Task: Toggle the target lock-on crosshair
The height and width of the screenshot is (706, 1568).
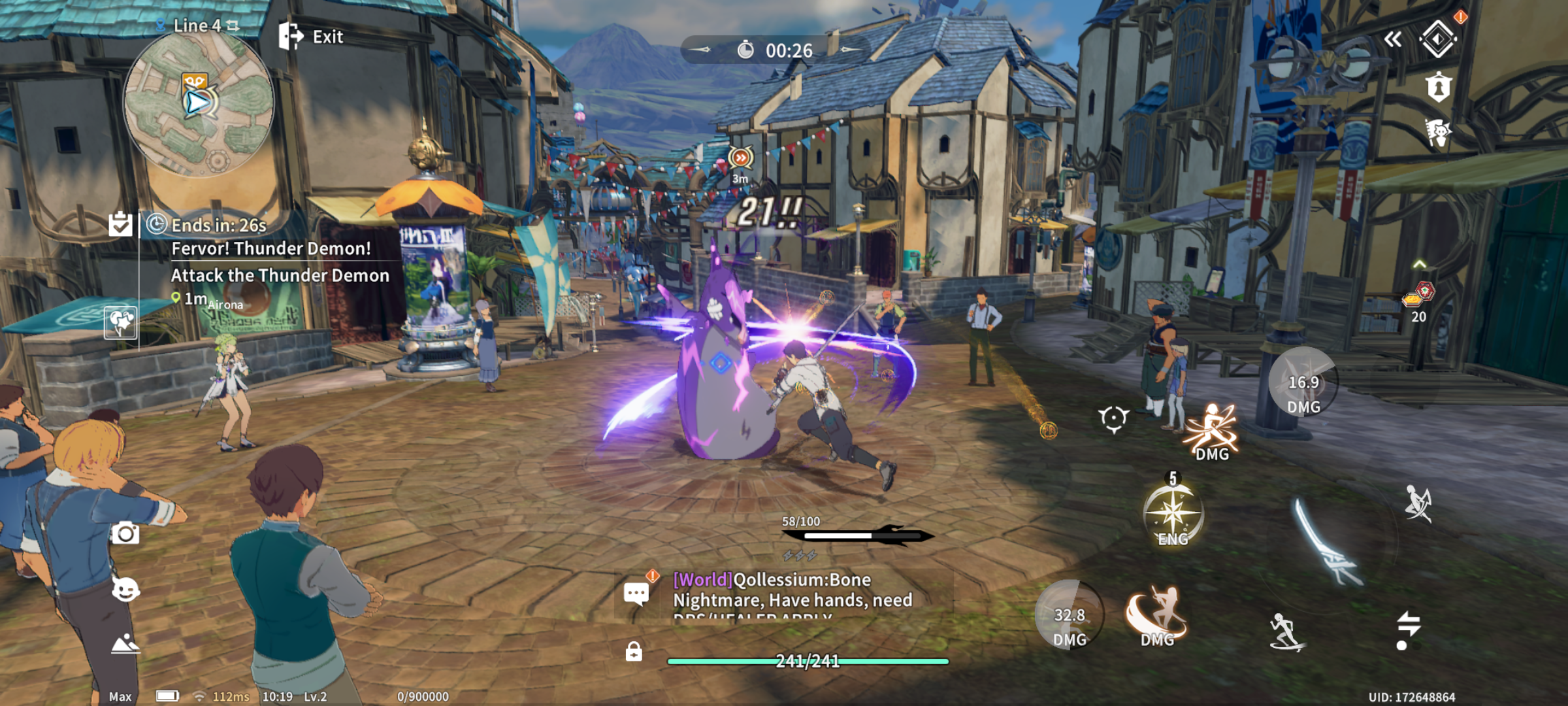Action: pyautogui.click(x=1113, y=418)
